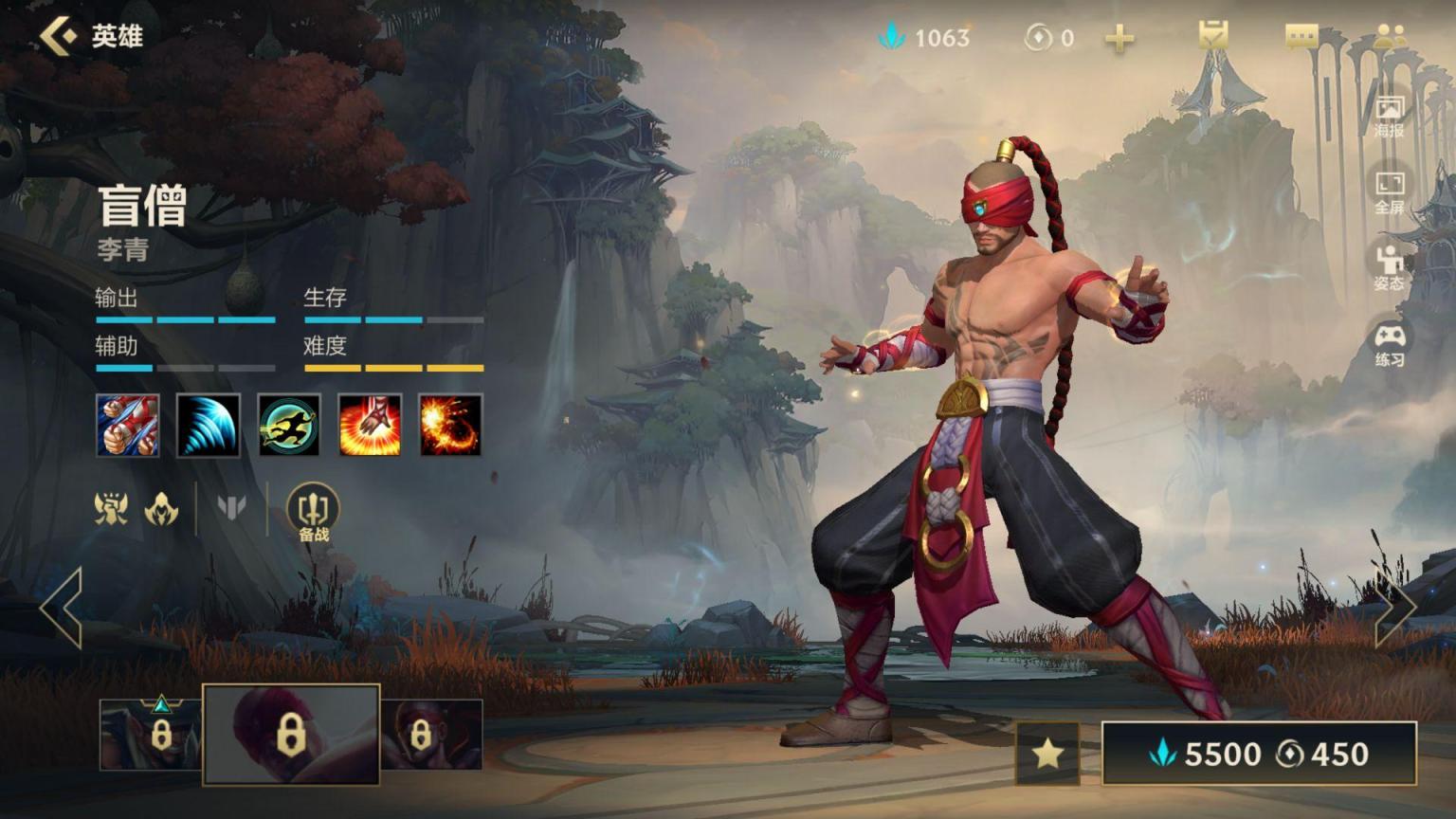1456x819 pixels.
Task: Select the ground slam fist ability
Action: (370, 426)
